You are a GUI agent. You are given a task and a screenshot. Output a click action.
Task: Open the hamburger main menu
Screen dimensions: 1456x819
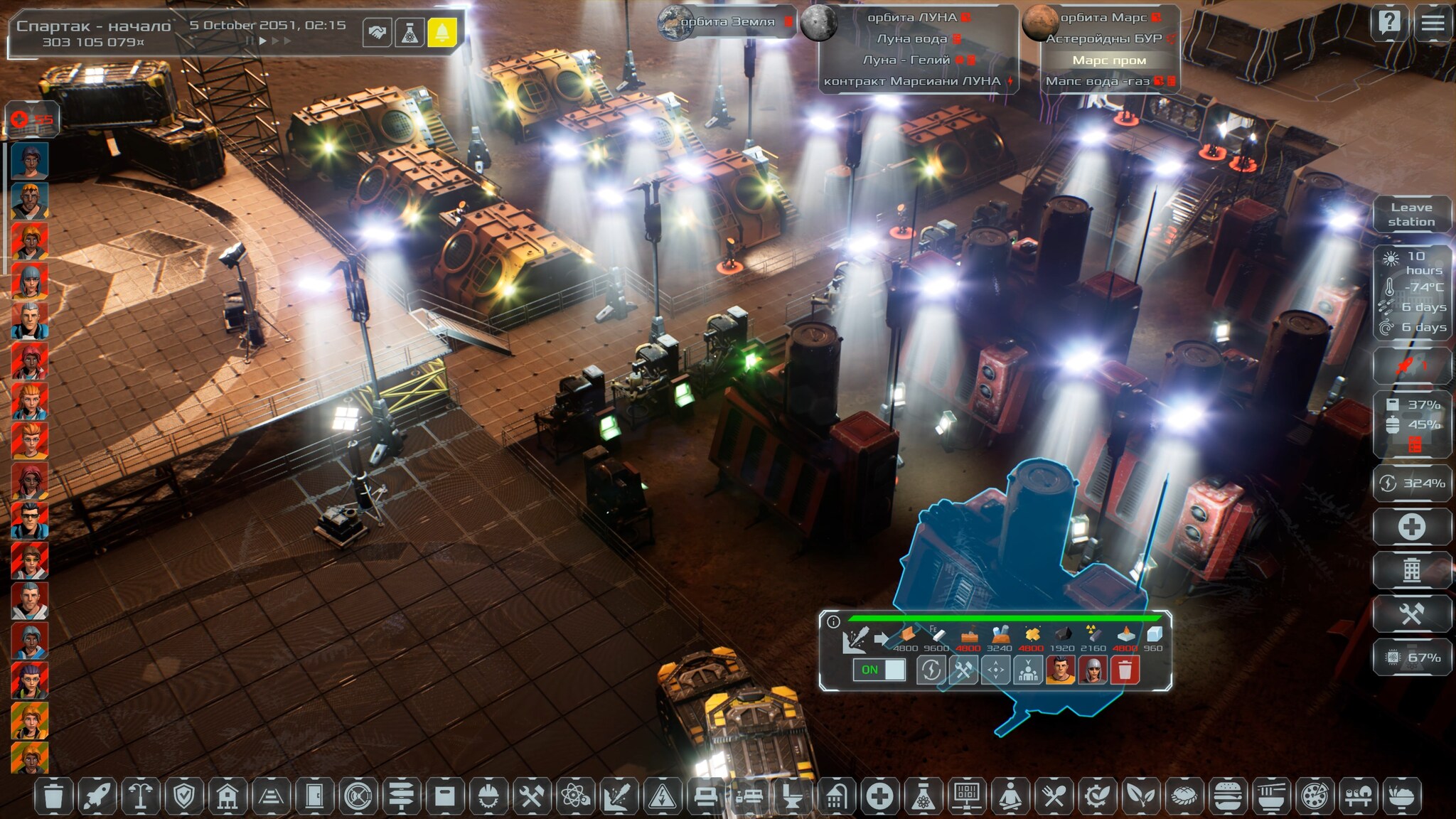pos(1433,23)
